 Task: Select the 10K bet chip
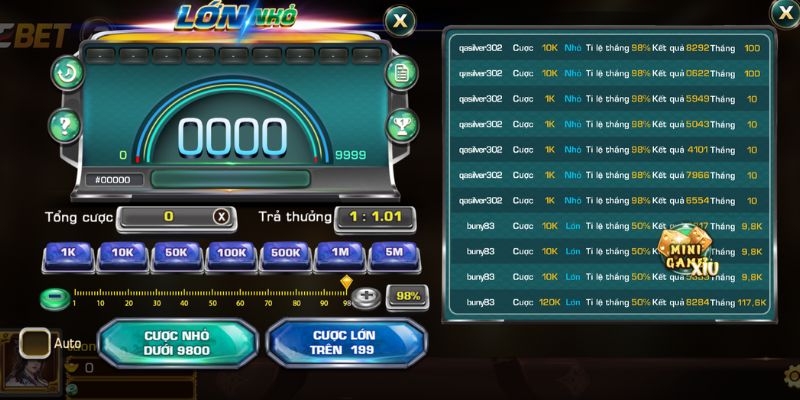(x=123, y=254)
